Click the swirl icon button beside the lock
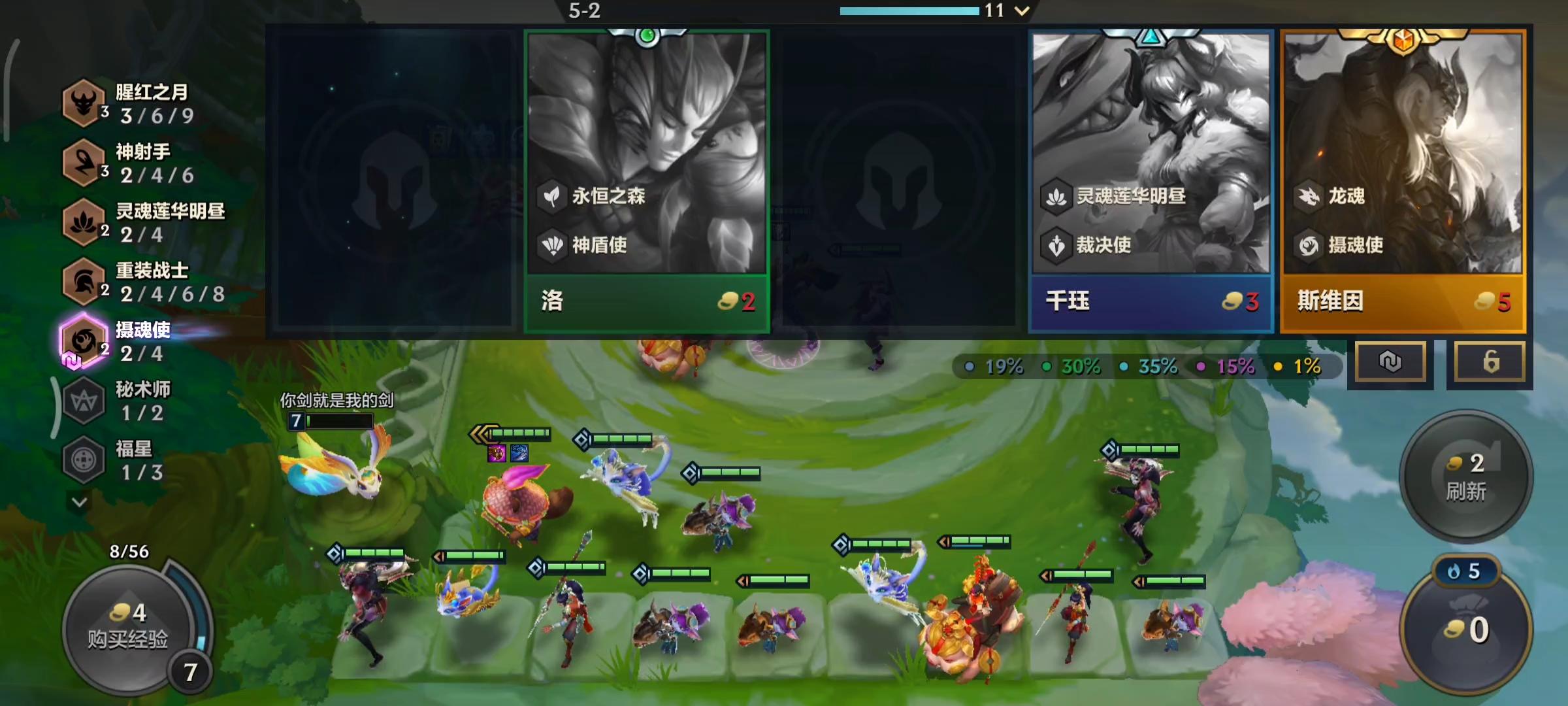The image size is (1568, 706). 1390,361
